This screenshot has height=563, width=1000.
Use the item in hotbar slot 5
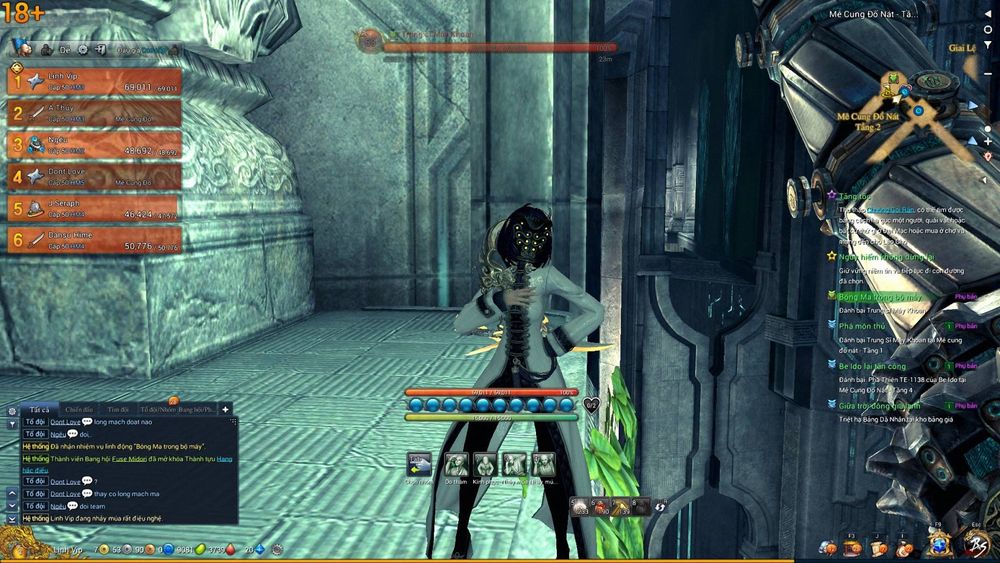579,508
